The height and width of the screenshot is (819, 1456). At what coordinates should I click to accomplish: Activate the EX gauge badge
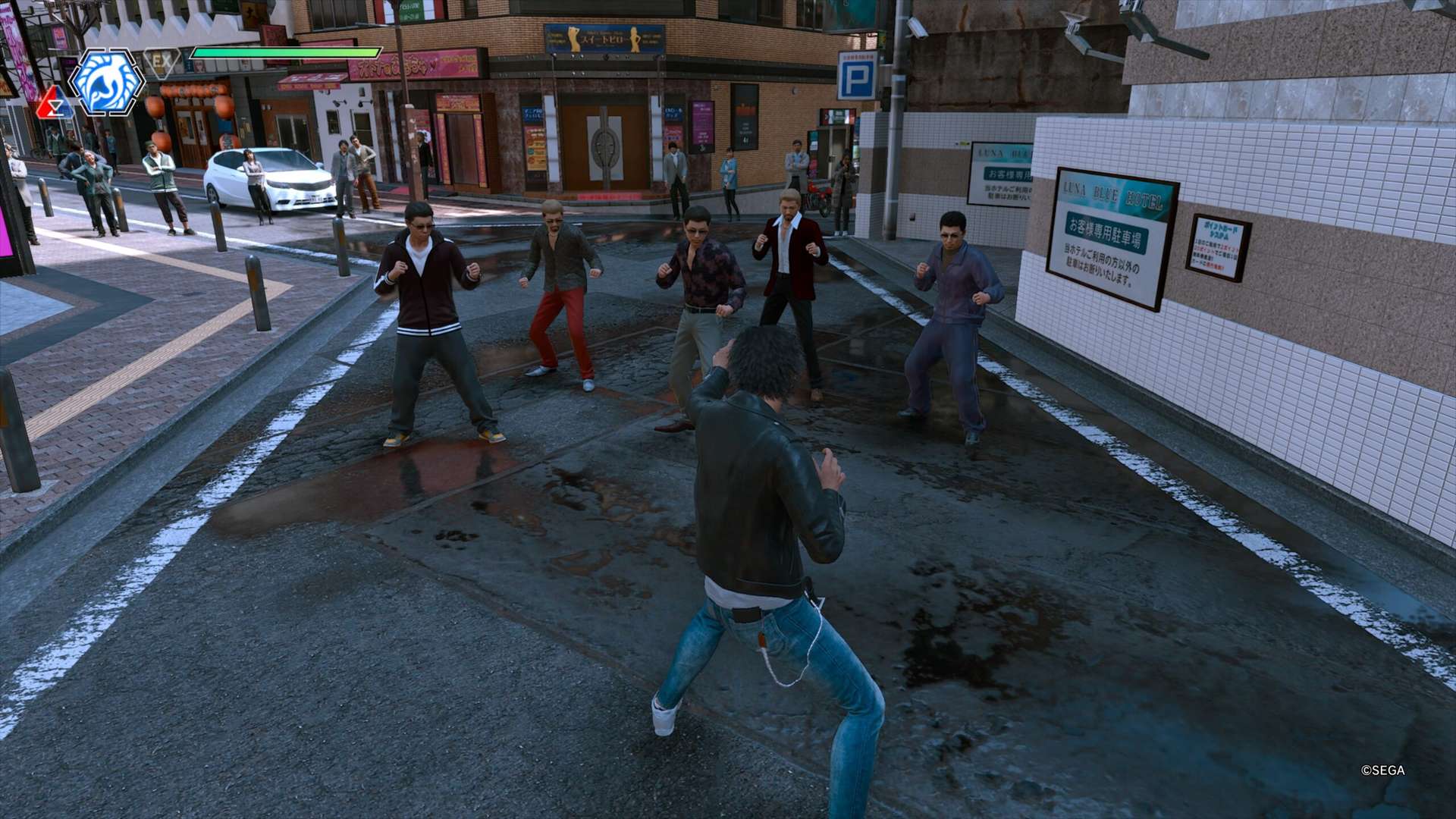(x=162, y=61)
